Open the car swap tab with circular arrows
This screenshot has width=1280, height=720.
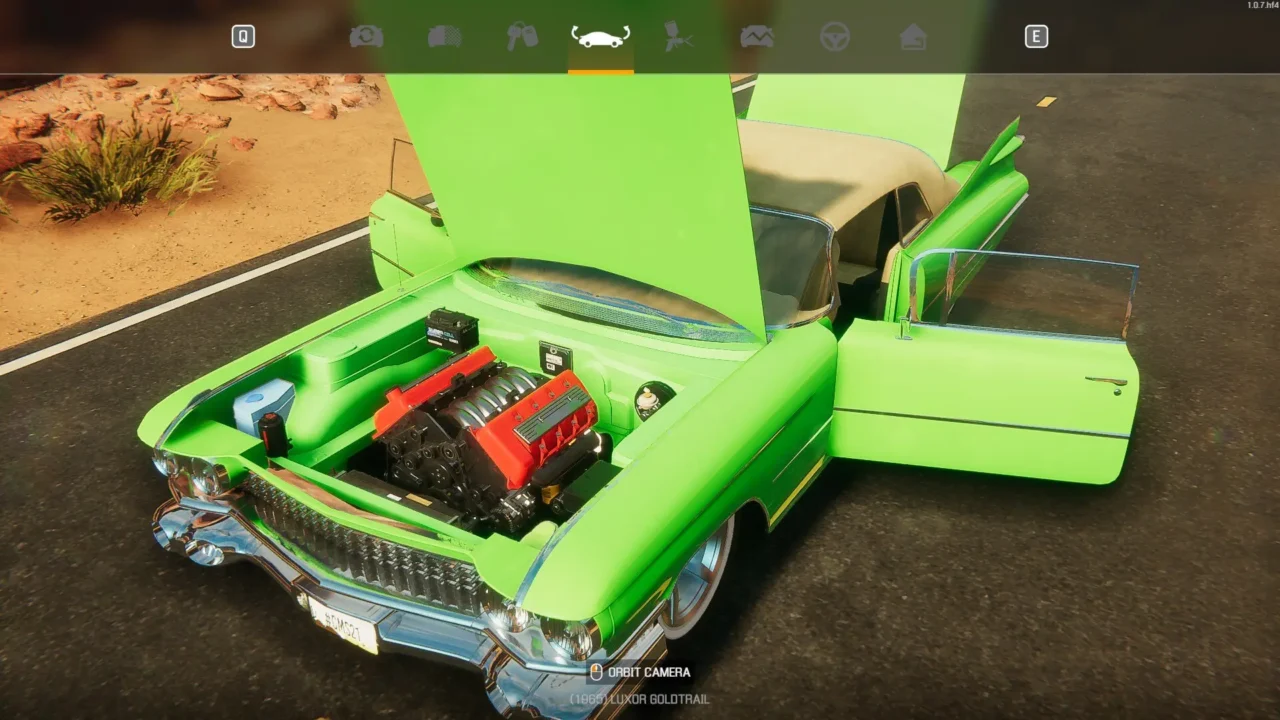[366, 37]
